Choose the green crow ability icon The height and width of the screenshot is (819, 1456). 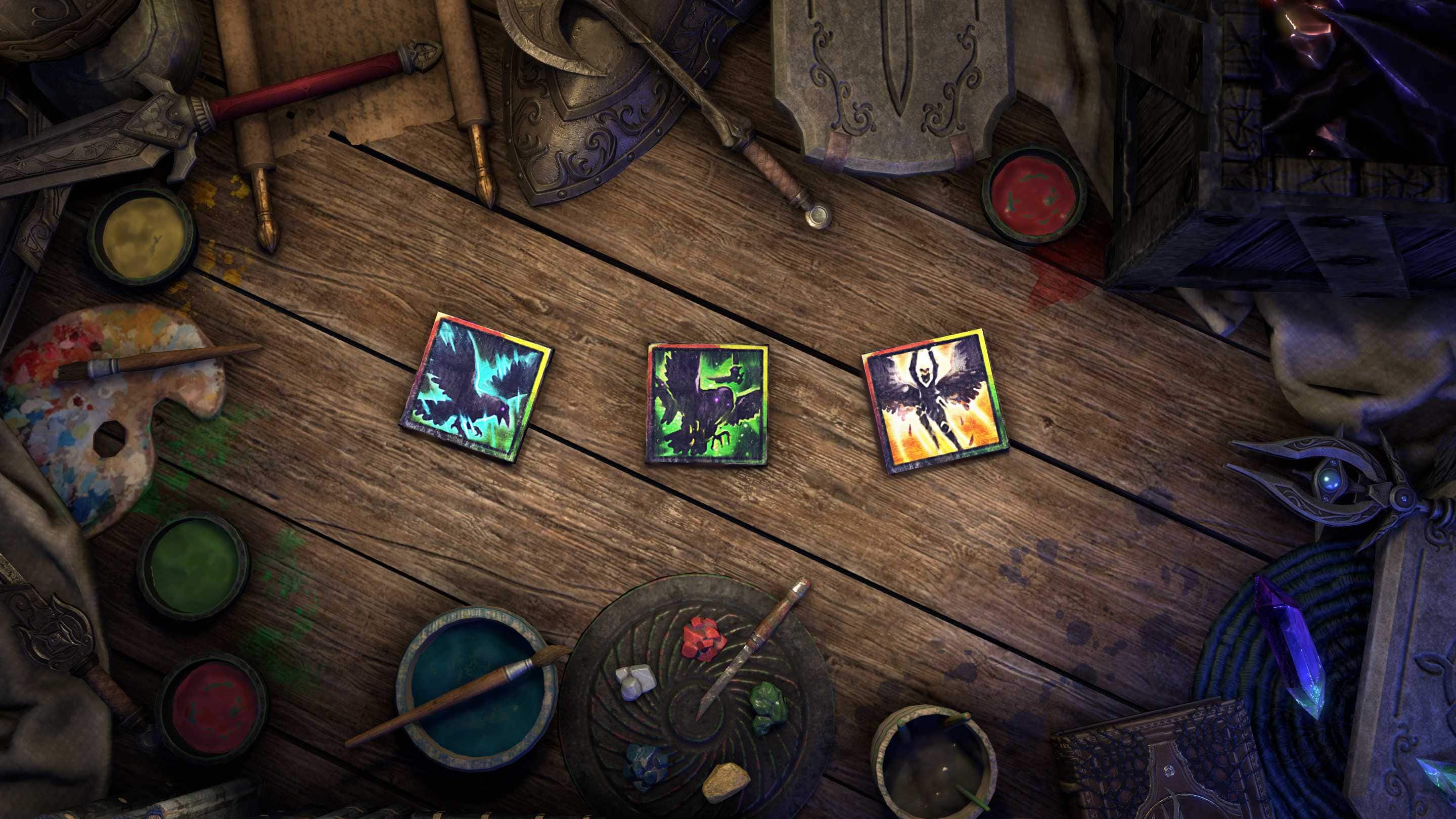click(x=707, y=403)
